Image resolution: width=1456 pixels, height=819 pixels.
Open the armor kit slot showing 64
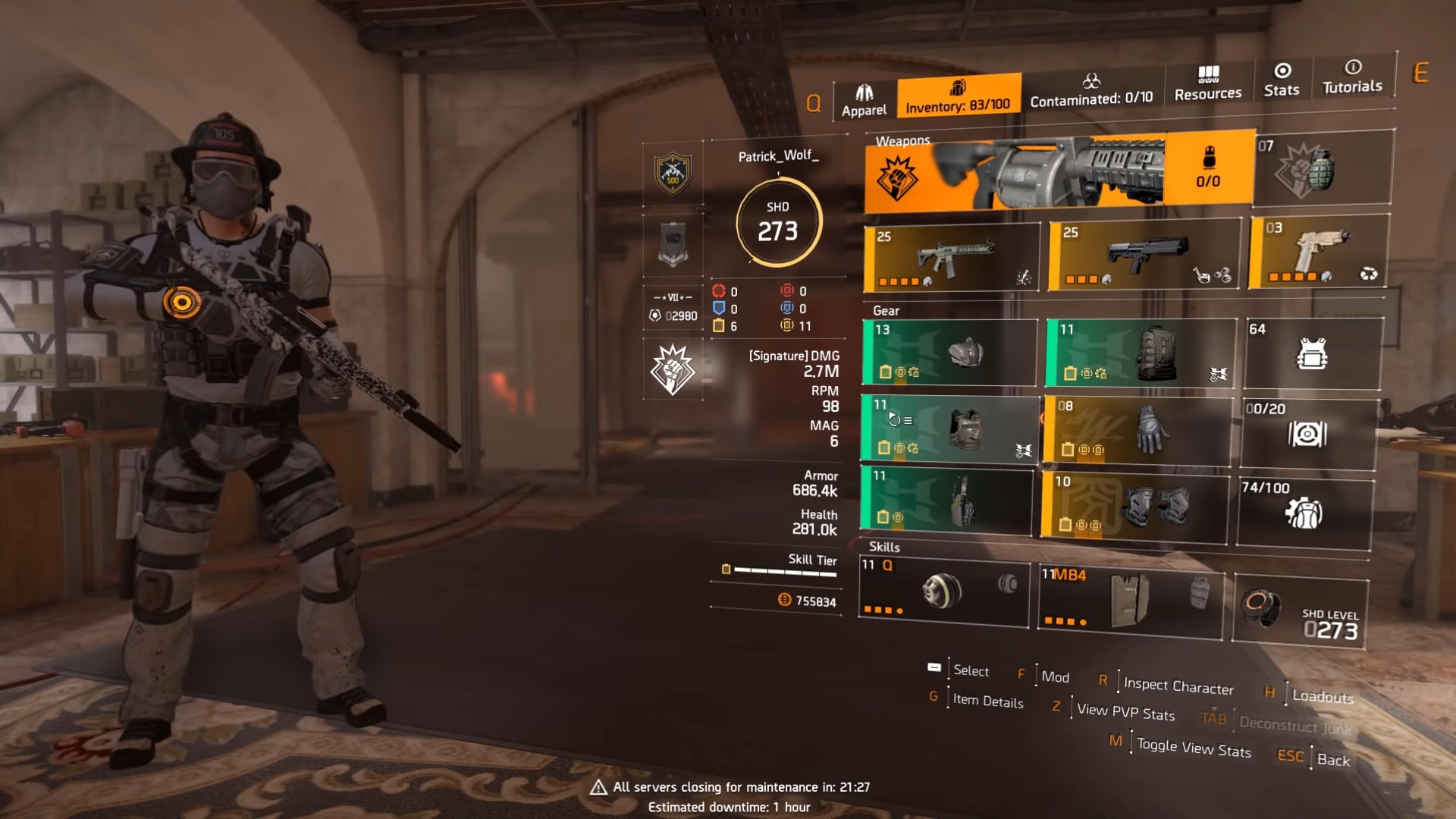coord(1313,353)
